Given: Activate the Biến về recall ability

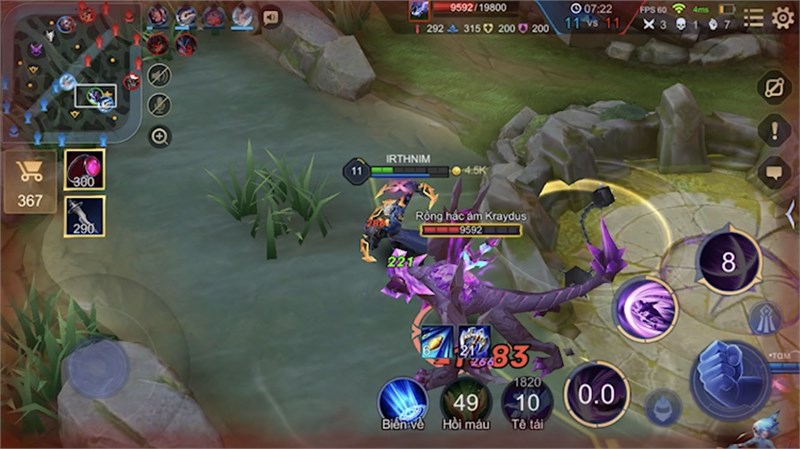Looking at the screenshot, I should click(402, 400).
